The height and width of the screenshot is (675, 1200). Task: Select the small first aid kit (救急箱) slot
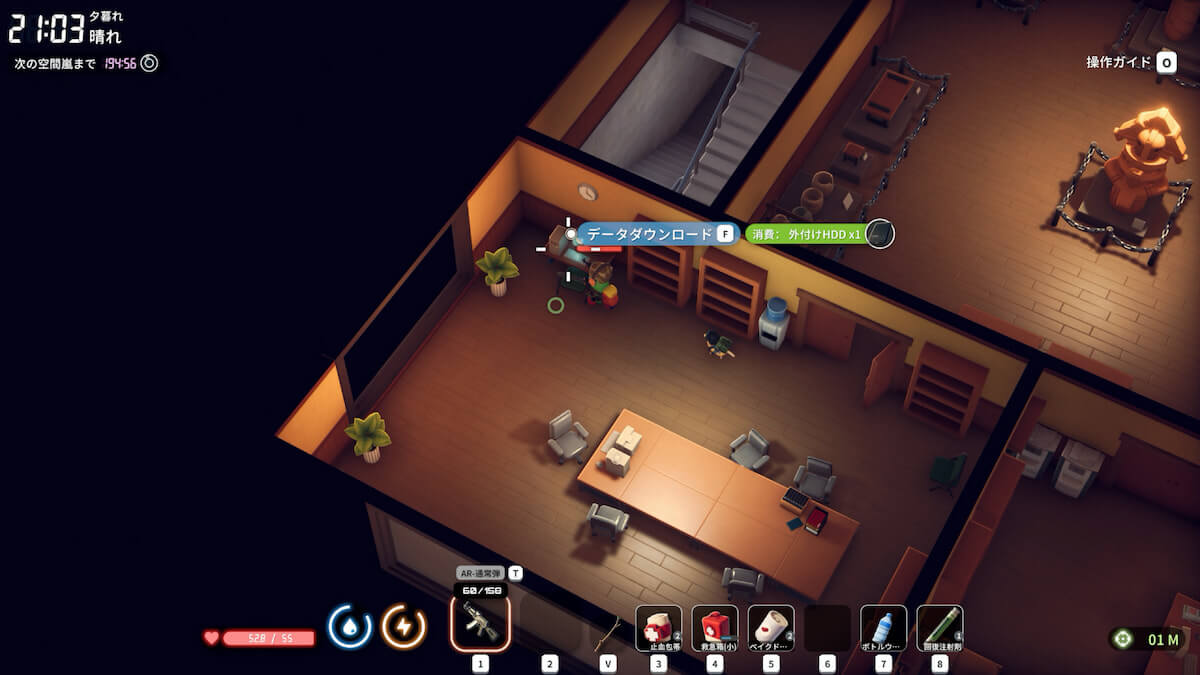(x=714, y=628)
